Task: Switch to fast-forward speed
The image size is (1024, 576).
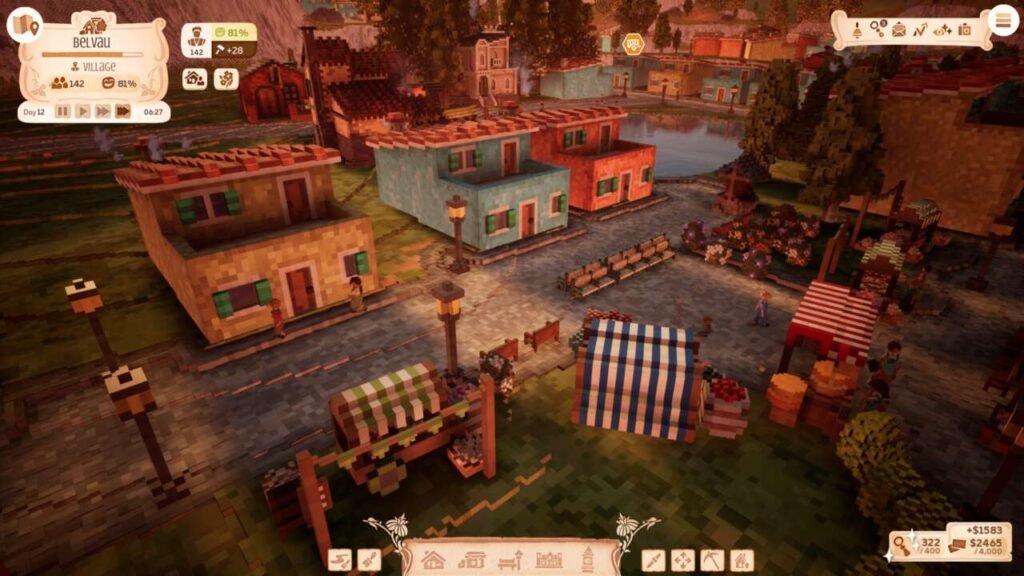Action: point(102,111)
